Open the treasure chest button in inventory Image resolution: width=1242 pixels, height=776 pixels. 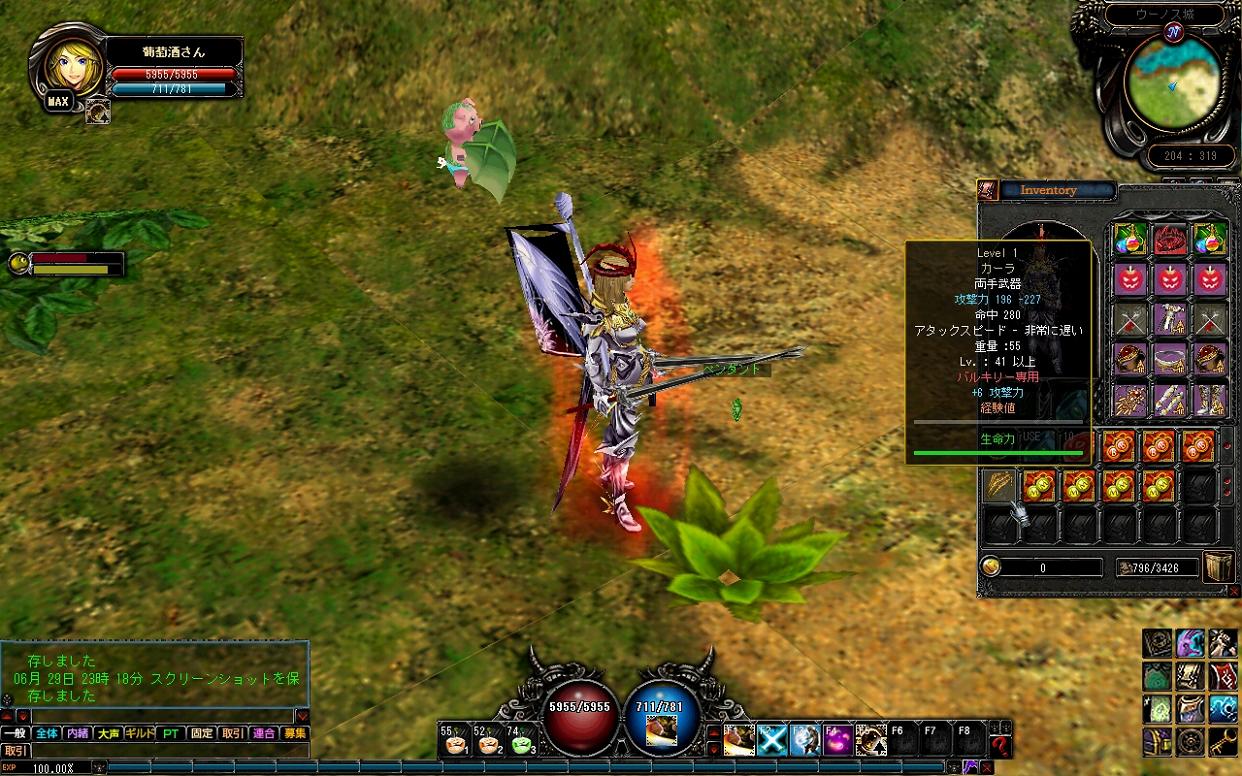pos(1217,566)
